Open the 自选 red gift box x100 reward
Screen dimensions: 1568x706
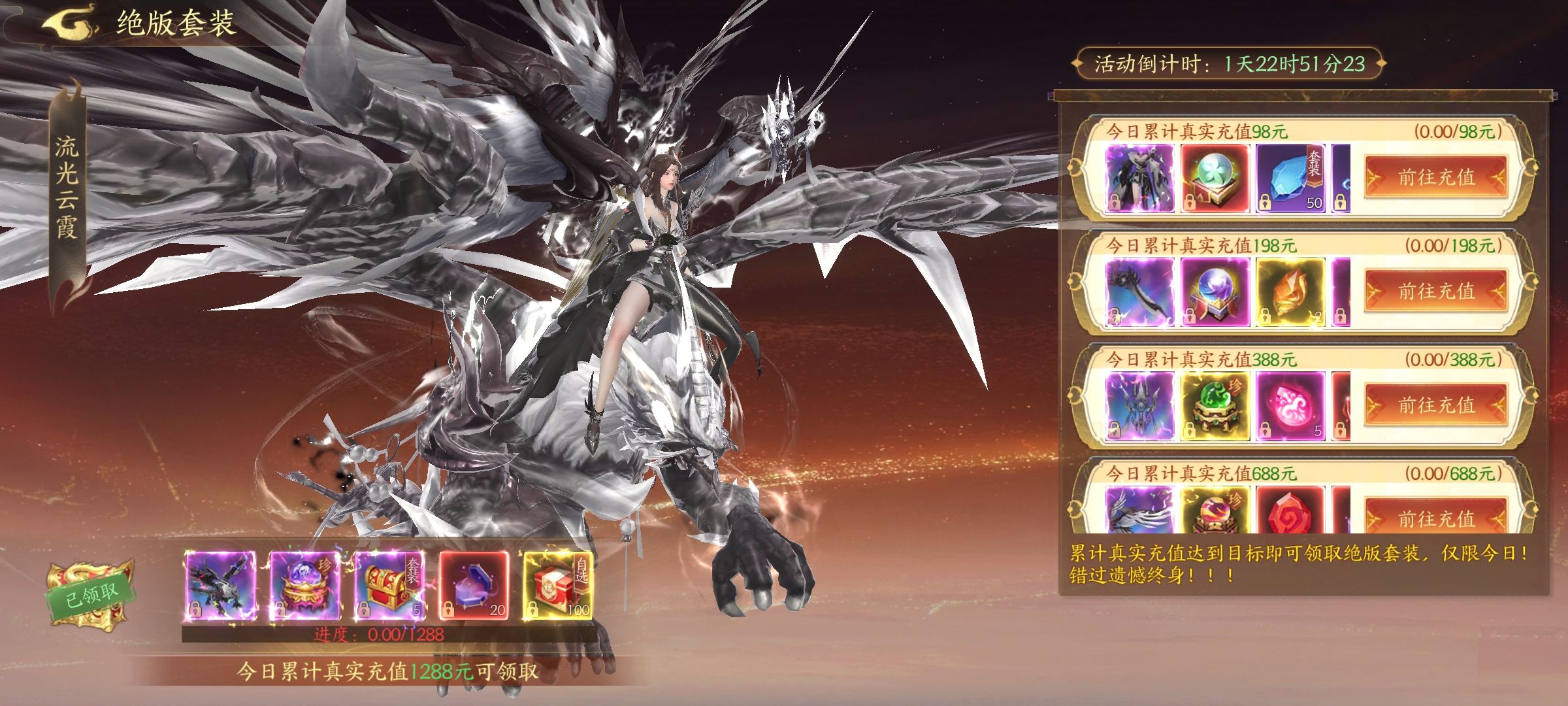click(x=557, y=585)
